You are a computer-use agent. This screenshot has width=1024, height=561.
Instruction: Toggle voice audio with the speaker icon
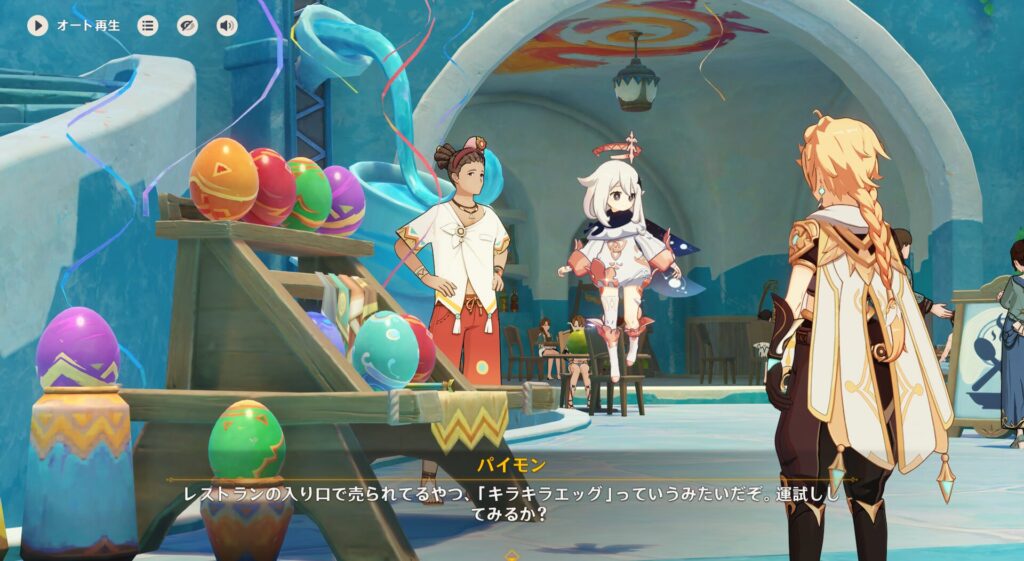click(x=227, y=26)
